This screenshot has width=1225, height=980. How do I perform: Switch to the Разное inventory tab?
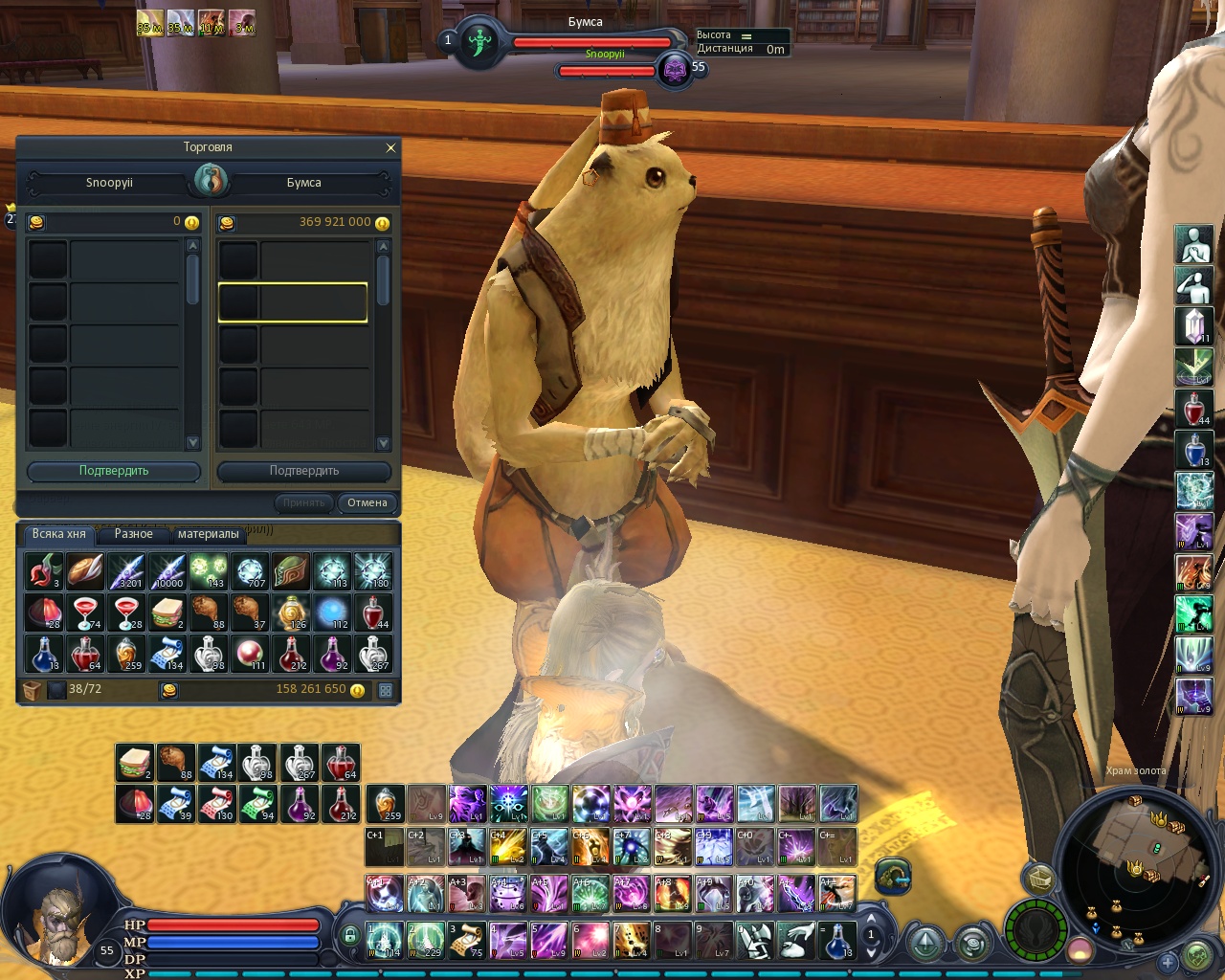click(x=134, y=534)
